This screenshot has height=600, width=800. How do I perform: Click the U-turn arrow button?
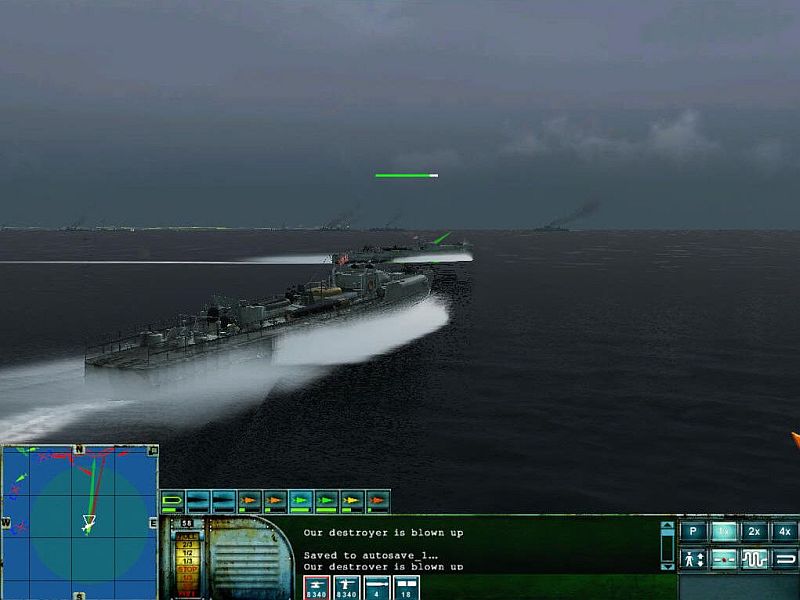pos(785,559)
